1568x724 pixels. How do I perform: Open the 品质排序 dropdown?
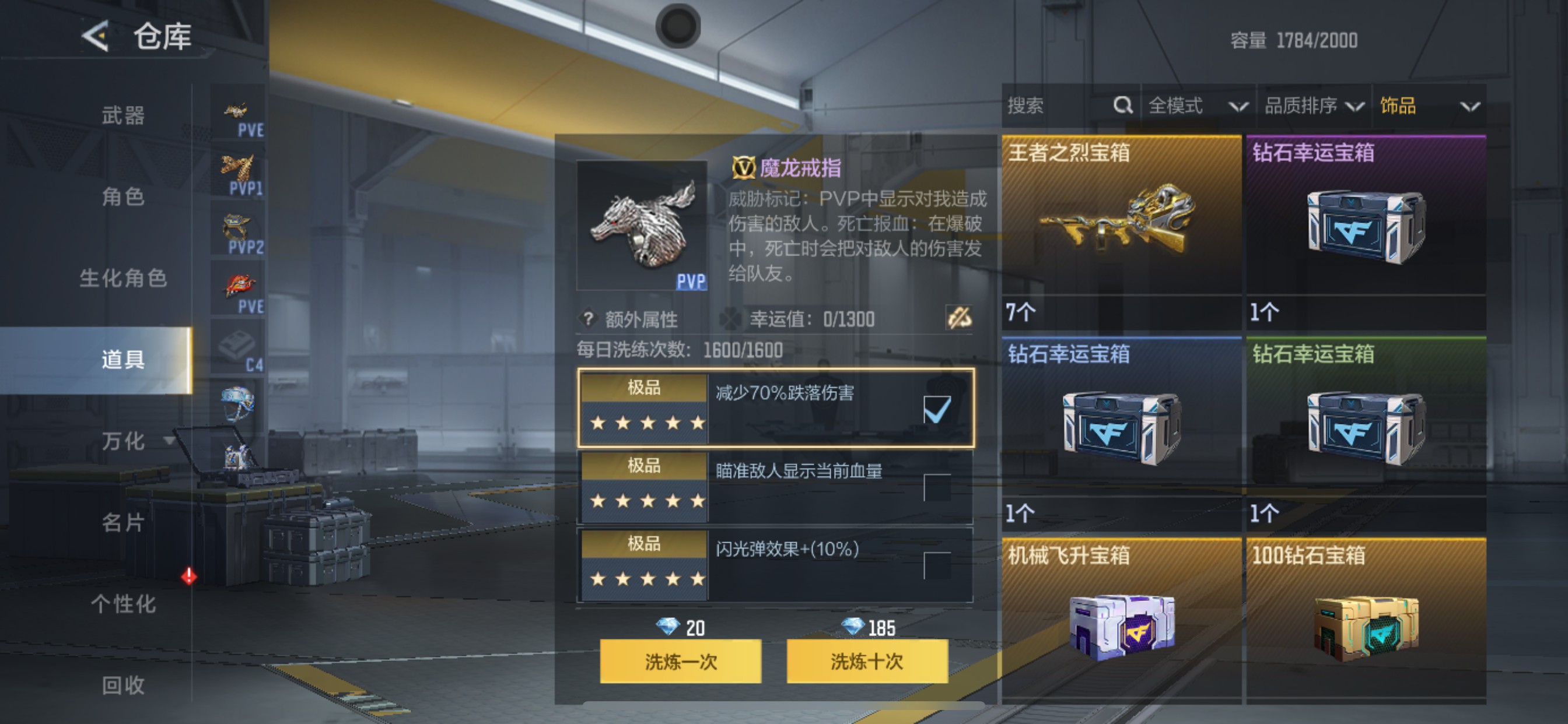[1314, 106]
